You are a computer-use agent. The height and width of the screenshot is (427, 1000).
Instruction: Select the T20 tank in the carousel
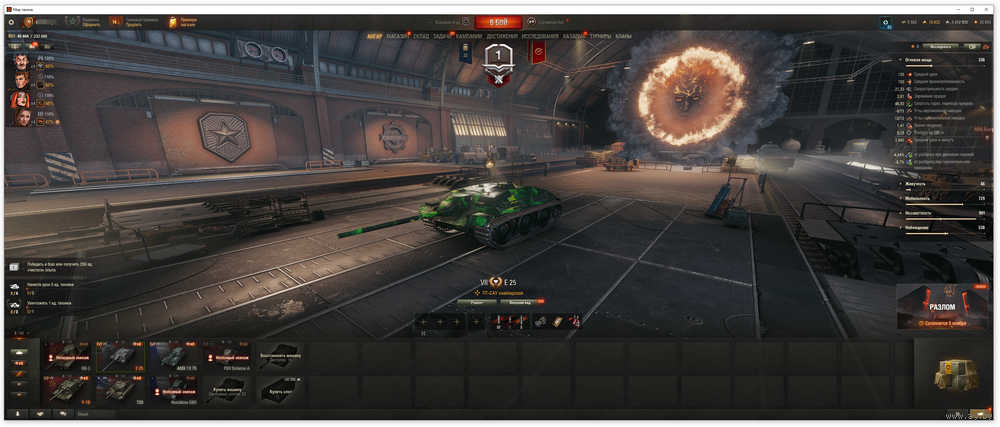pyautogui.click(x=120, y=388)
